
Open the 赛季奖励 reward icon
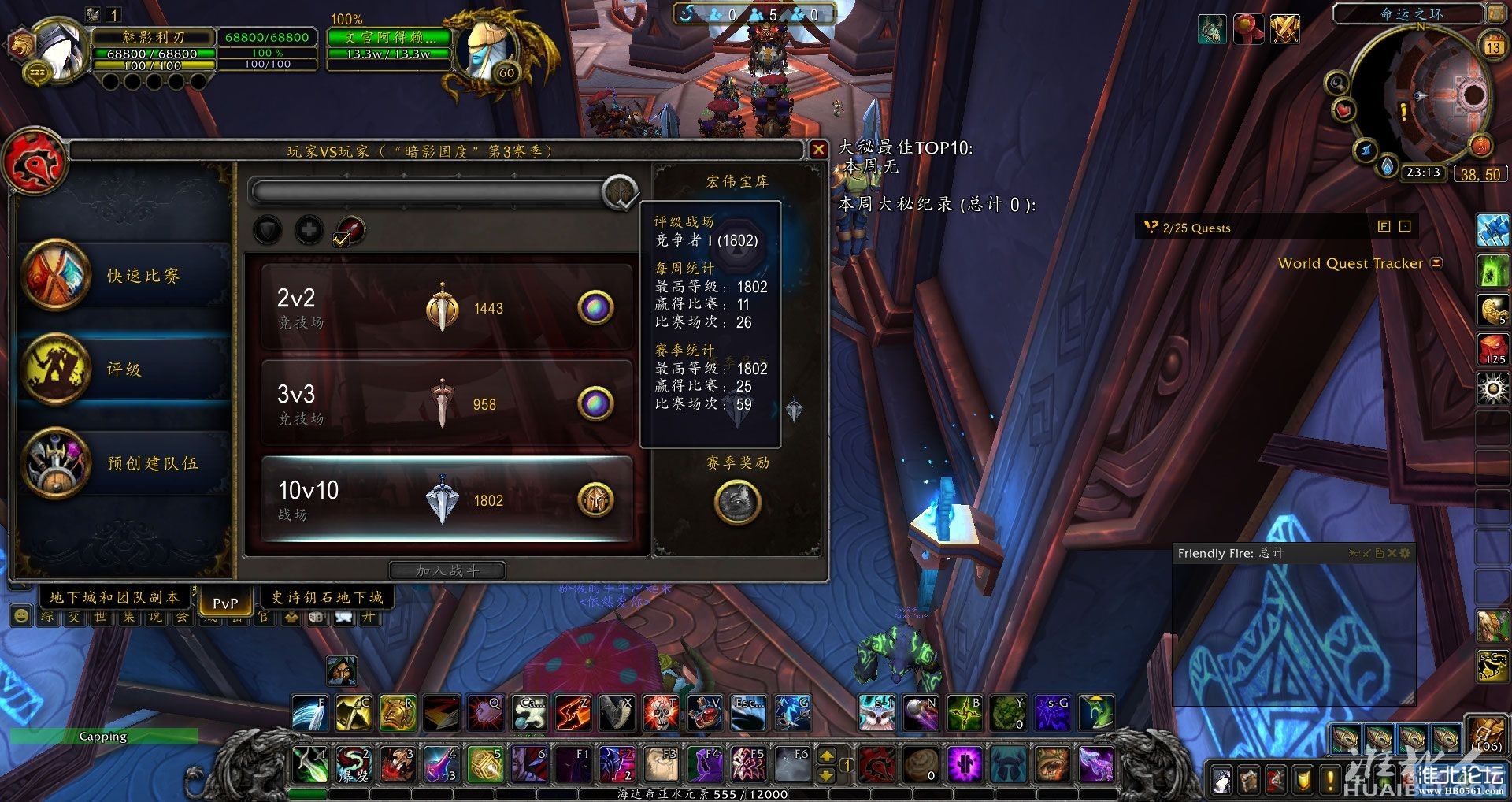point(737,502)
